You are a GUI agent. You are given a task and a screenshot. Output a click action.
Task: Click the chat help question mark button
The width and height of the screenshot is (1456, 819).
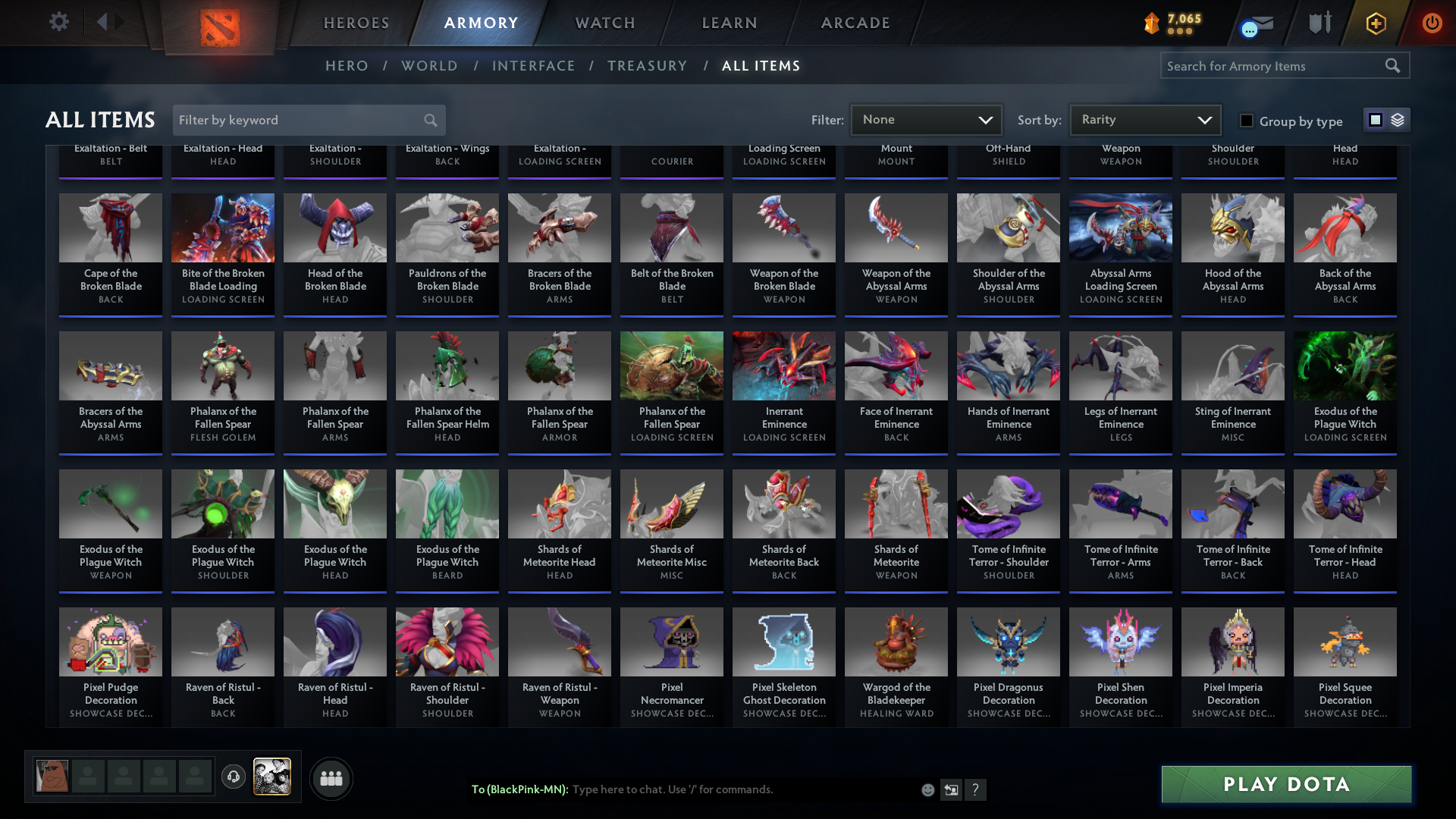coord(976,789)
